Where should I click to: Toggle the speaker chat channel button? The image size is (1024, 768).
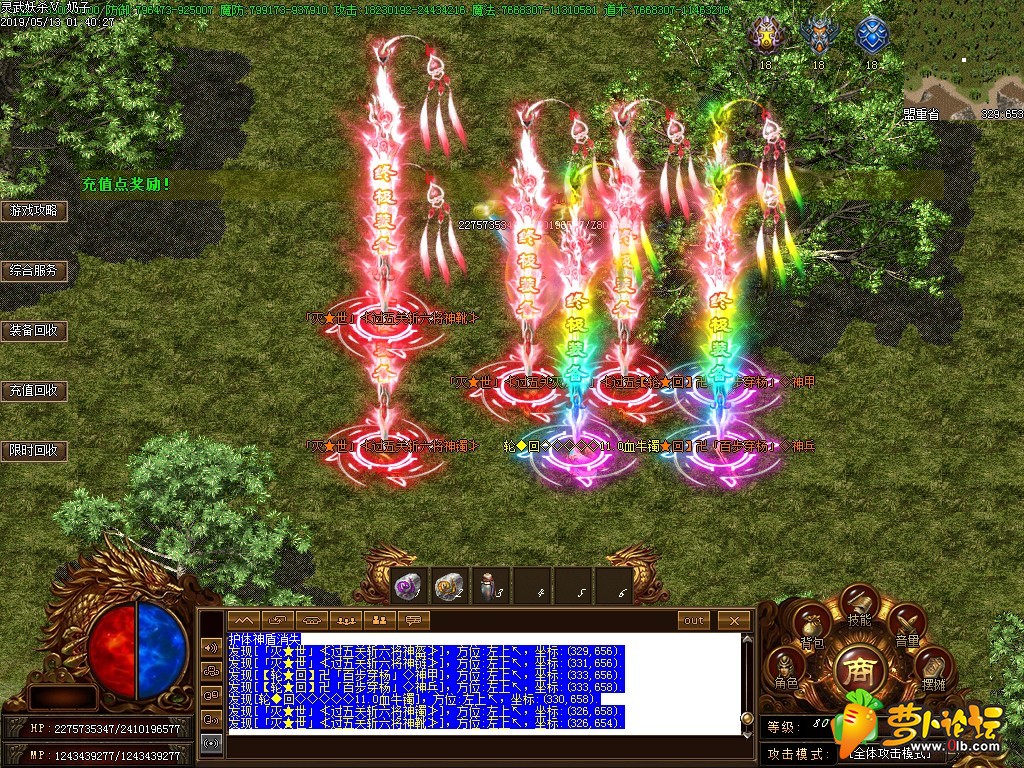(211, 647)
